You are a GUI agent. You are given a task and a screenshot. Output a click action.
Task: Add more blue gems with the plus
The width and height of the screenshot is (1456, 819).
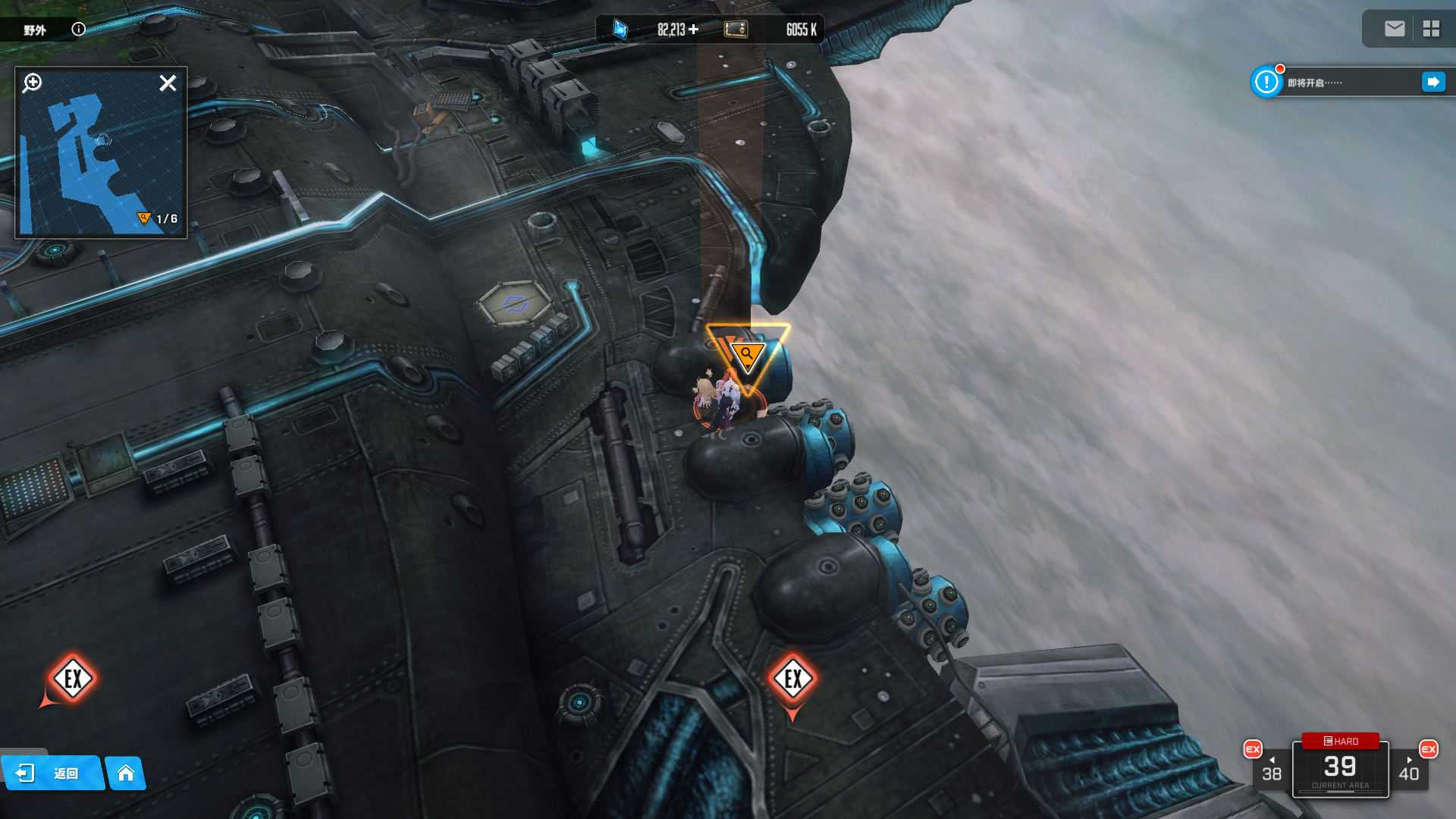click(x=694, y=29)
